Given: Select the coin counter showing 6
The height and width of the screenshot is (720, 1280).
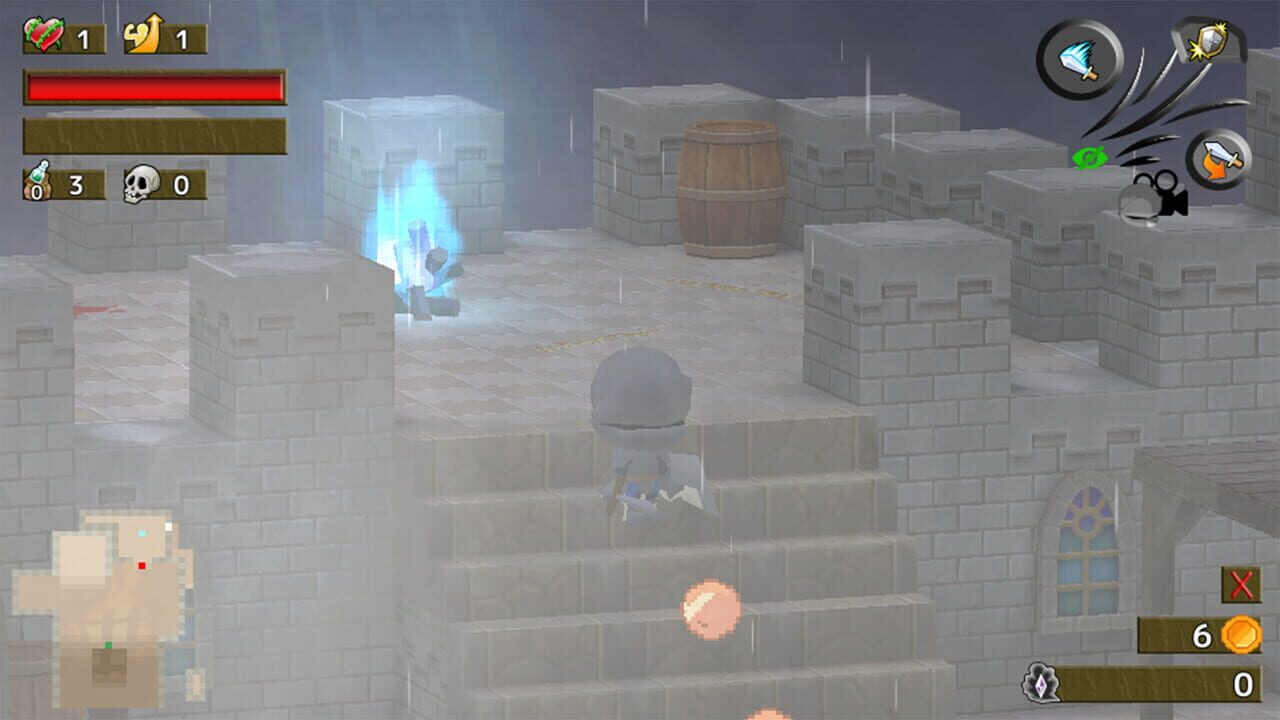Looking at the screenshot, I should [1203, 633].
